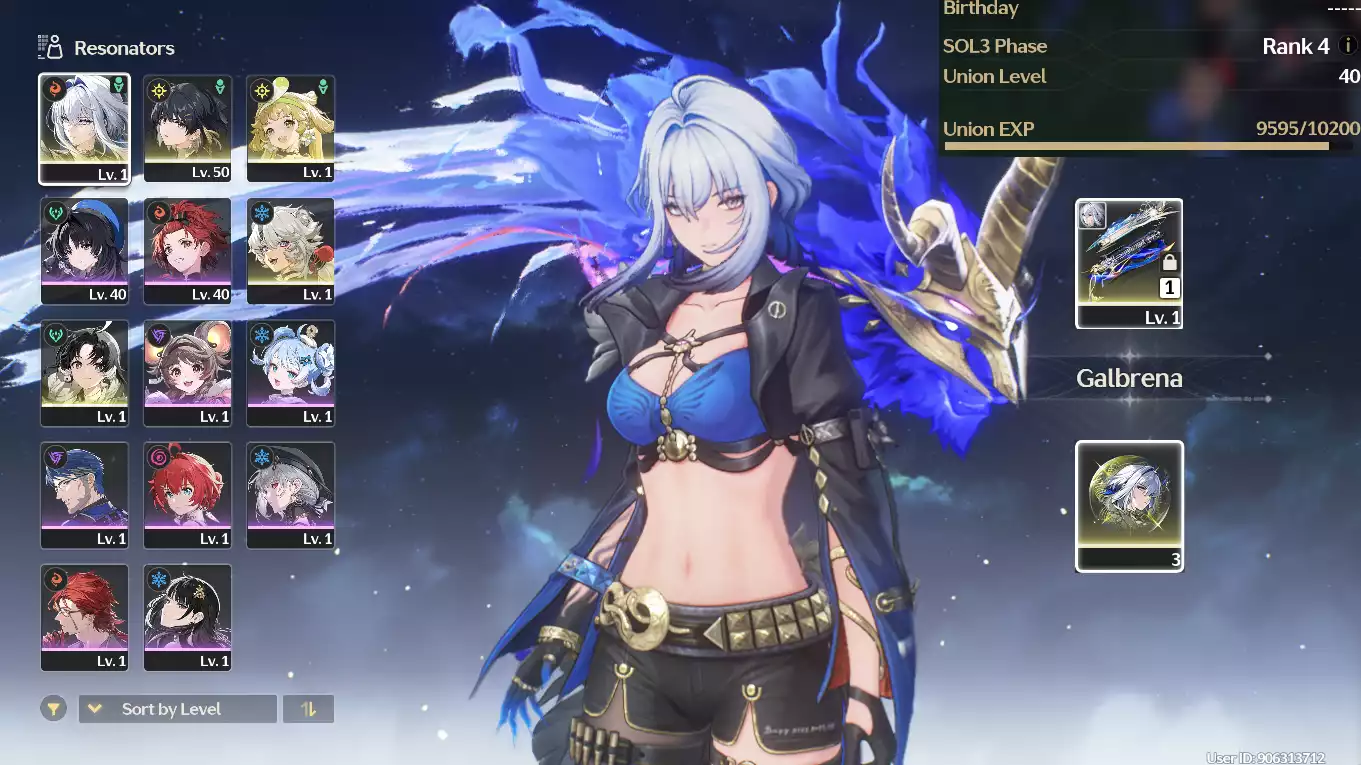Pick the blue-haired man with glasses
Viewport: 1361px width, 765px height.
point(84,494)
